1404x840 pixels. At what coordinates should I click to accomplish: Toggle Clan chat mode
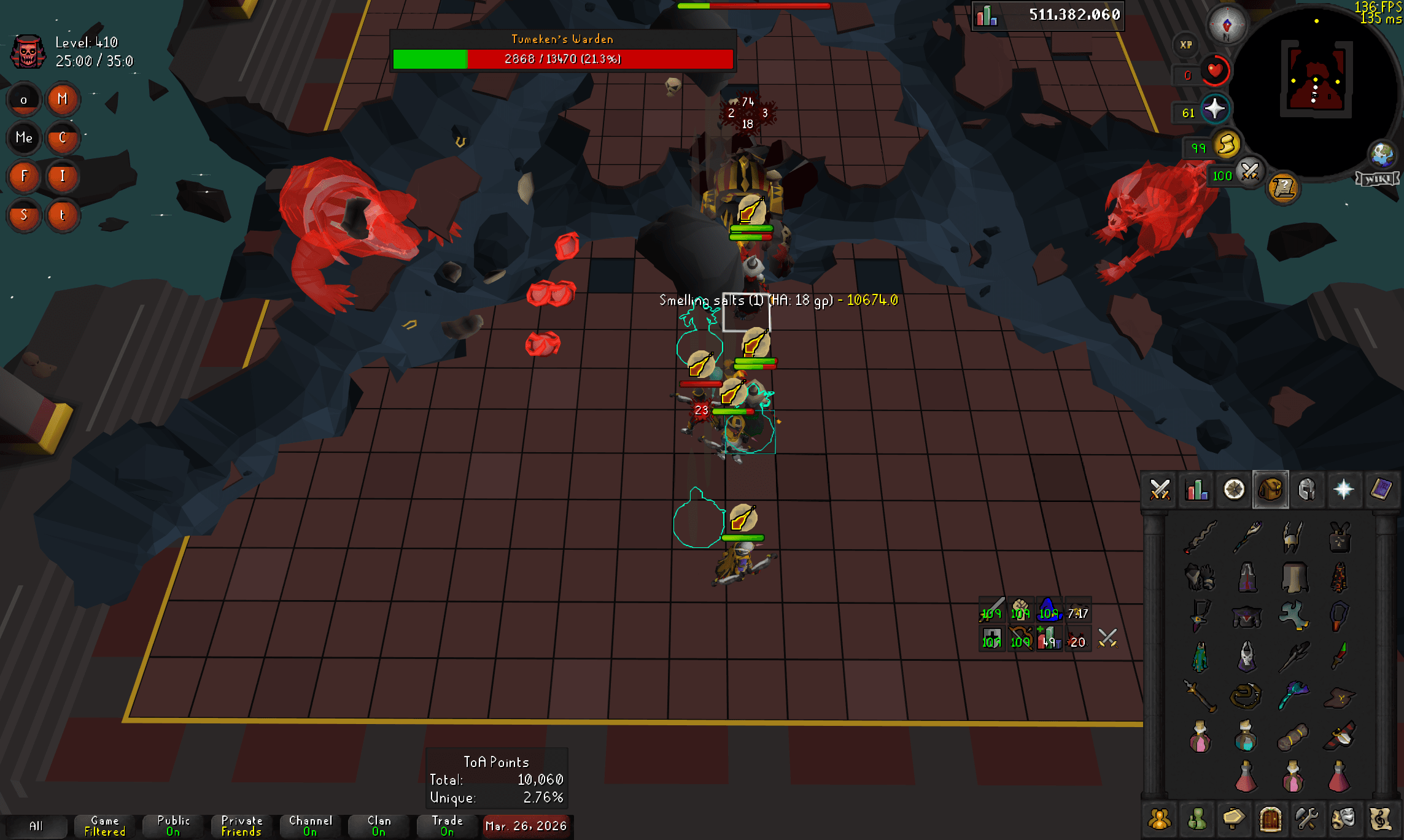tap(378, 825)
